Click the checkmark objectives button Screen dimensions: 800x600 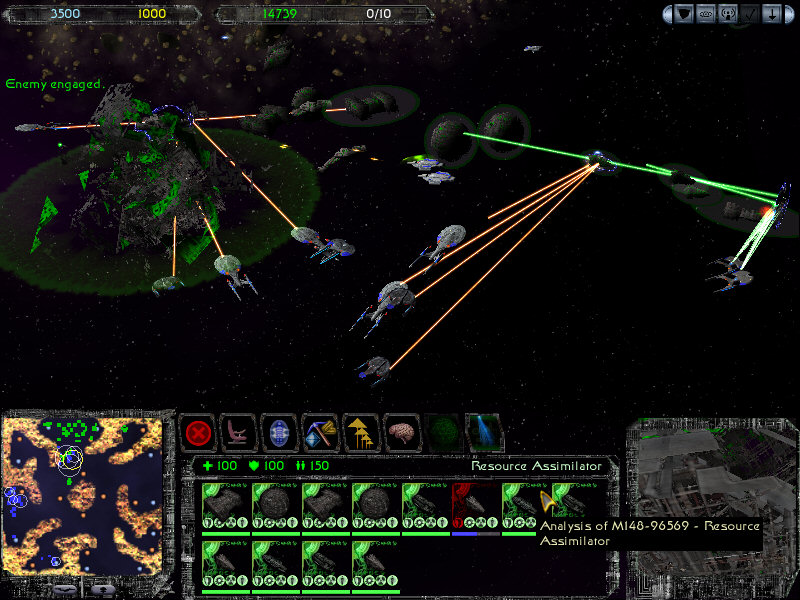tap(754, 14)
